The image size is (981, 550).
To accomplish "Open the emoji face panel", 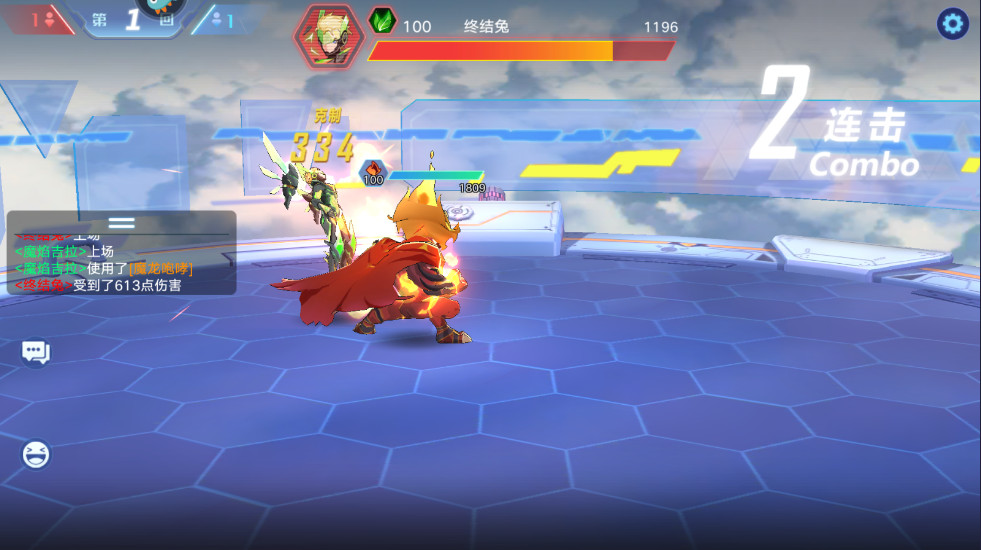I will tap(36, 455).
